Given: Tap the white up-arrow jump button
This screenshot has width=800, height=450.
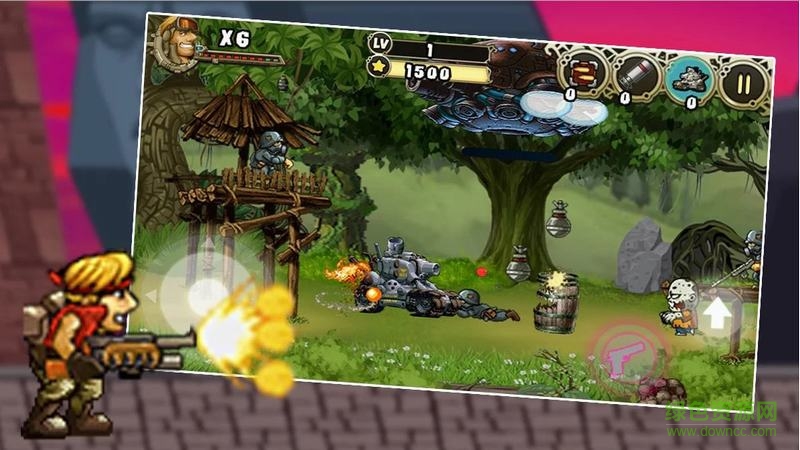Looking at the screenshot, I should [x=717, y=314].
